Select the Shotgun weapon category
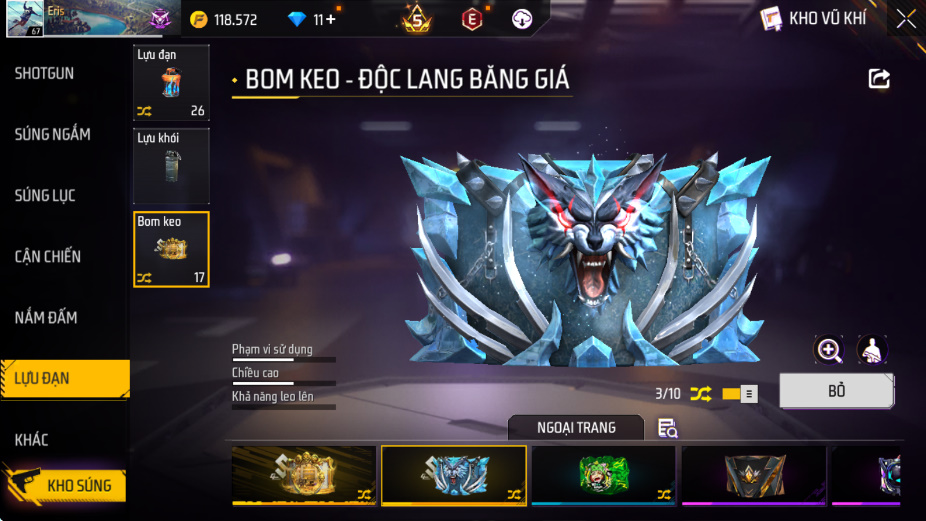 click(x=45, y=73)
